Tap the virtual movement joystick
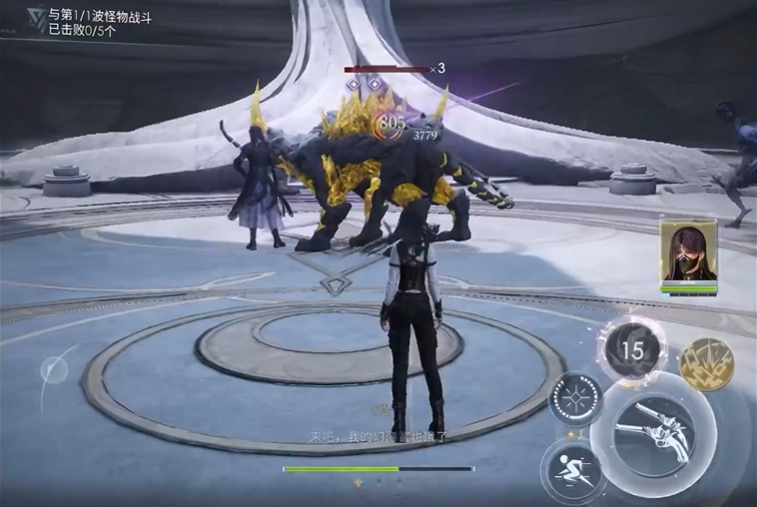 tap(54, 370)
